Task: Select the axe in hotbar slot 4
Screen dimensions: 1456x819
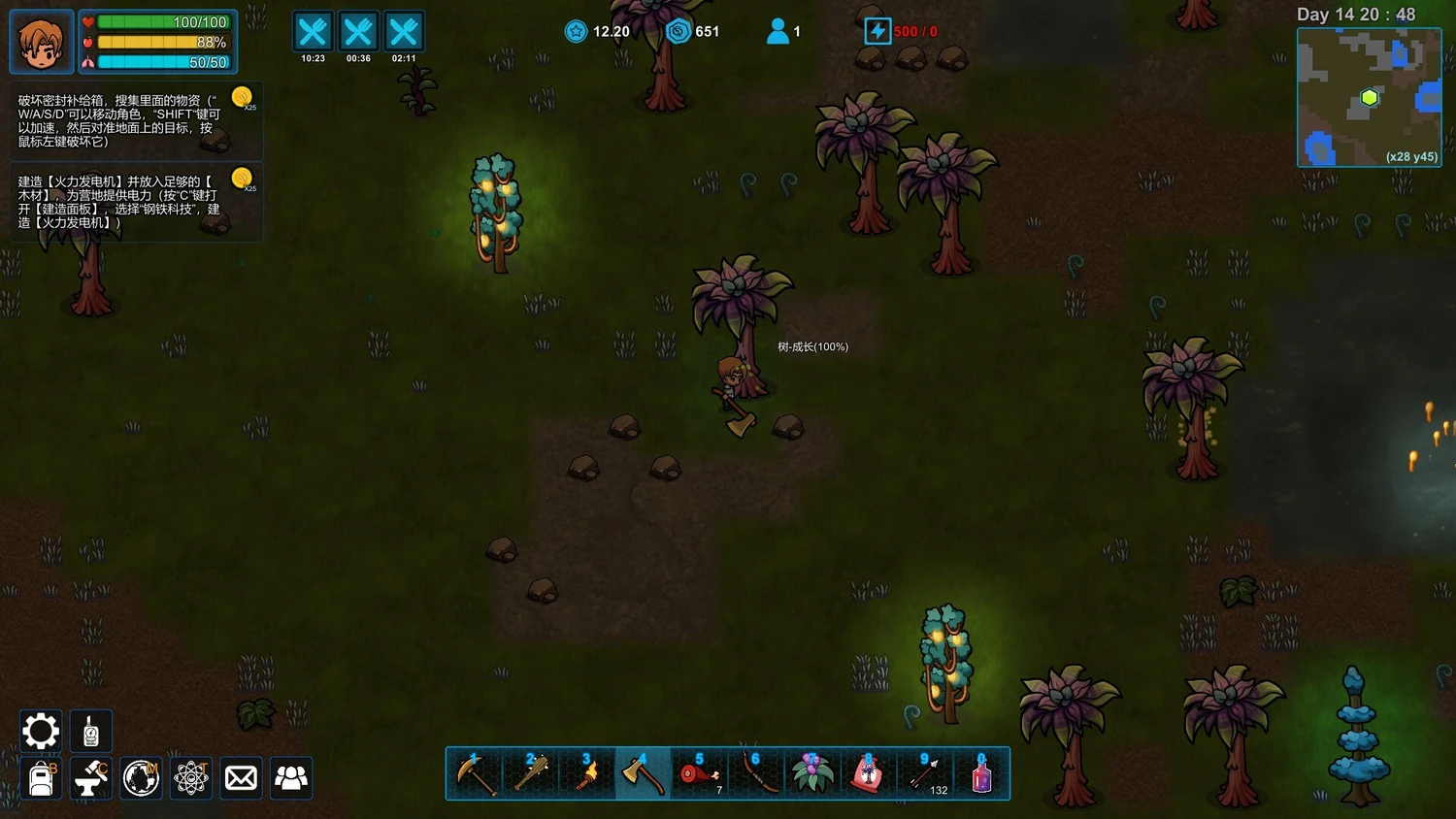Action: 642,774
